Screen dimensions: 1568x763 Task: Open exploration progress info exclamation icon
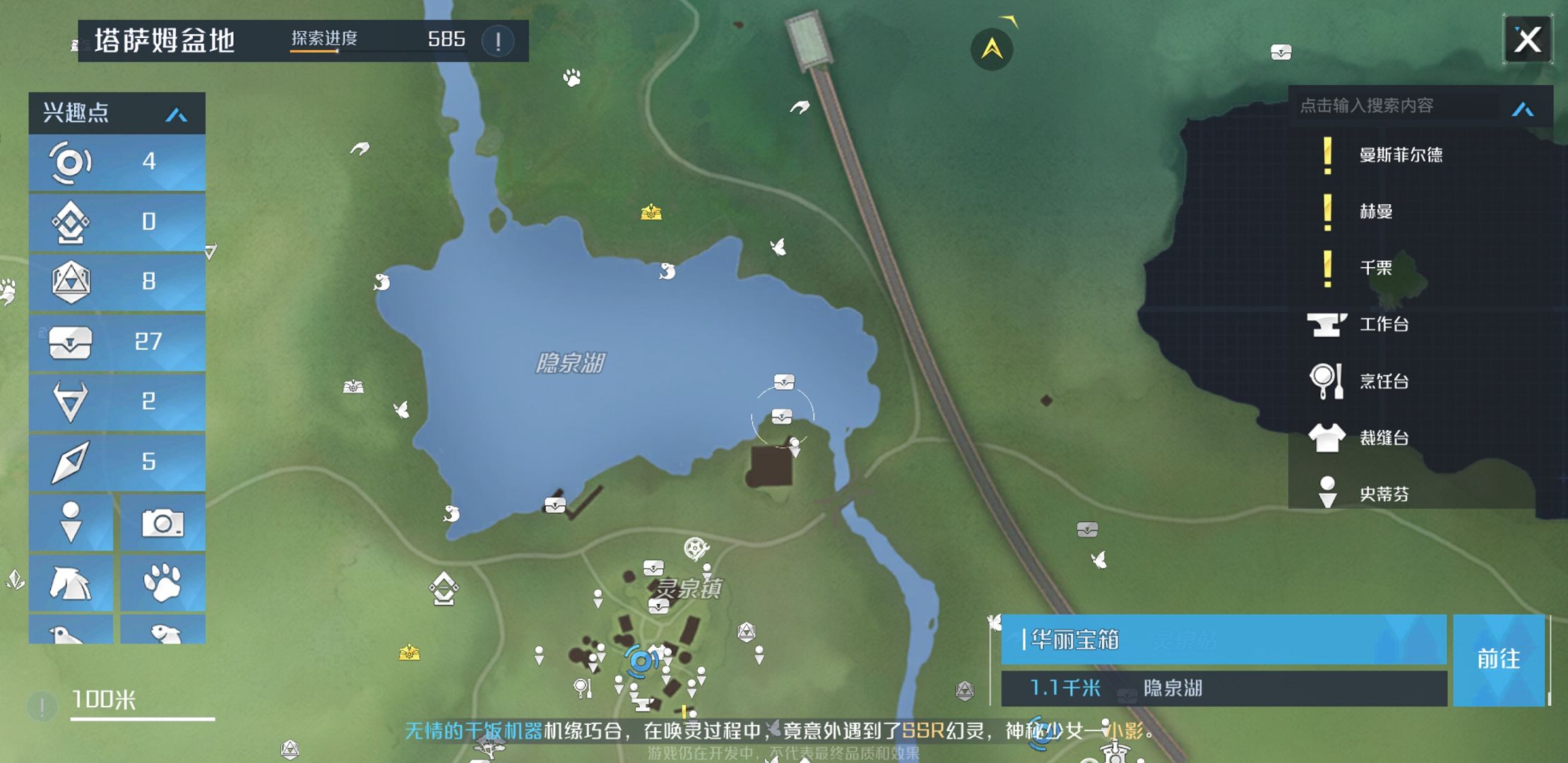pos(498,41)
